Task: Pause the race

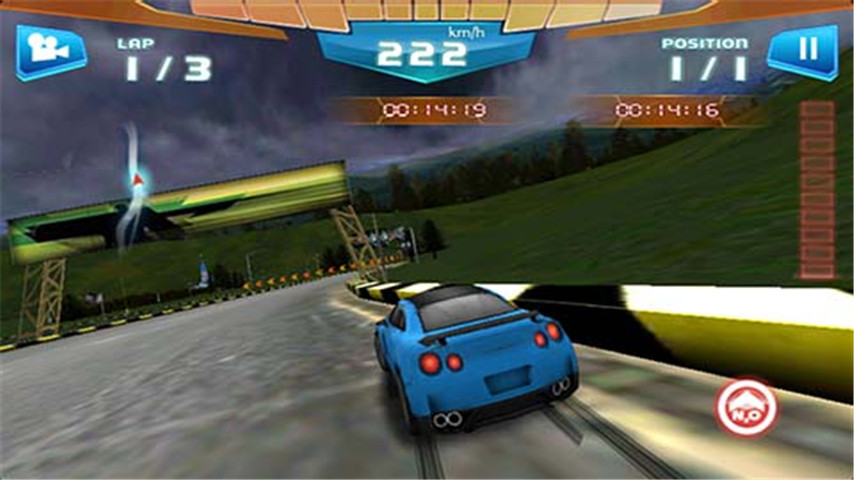Action: (803, 50)
